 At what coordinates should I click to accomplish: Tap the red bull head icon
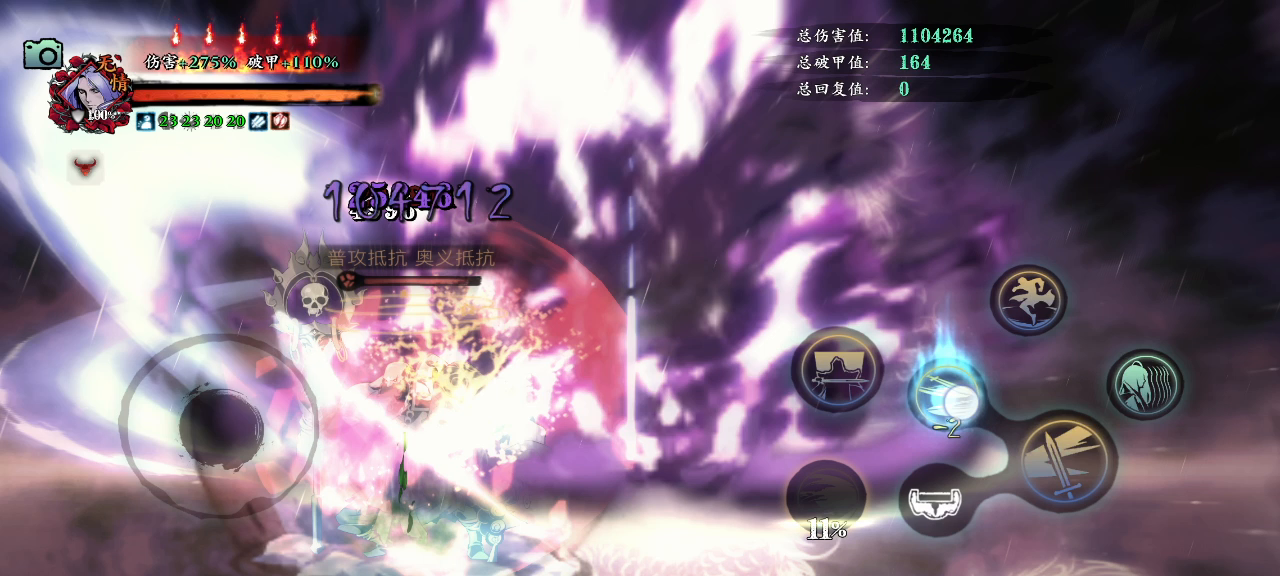coord(86,165)
